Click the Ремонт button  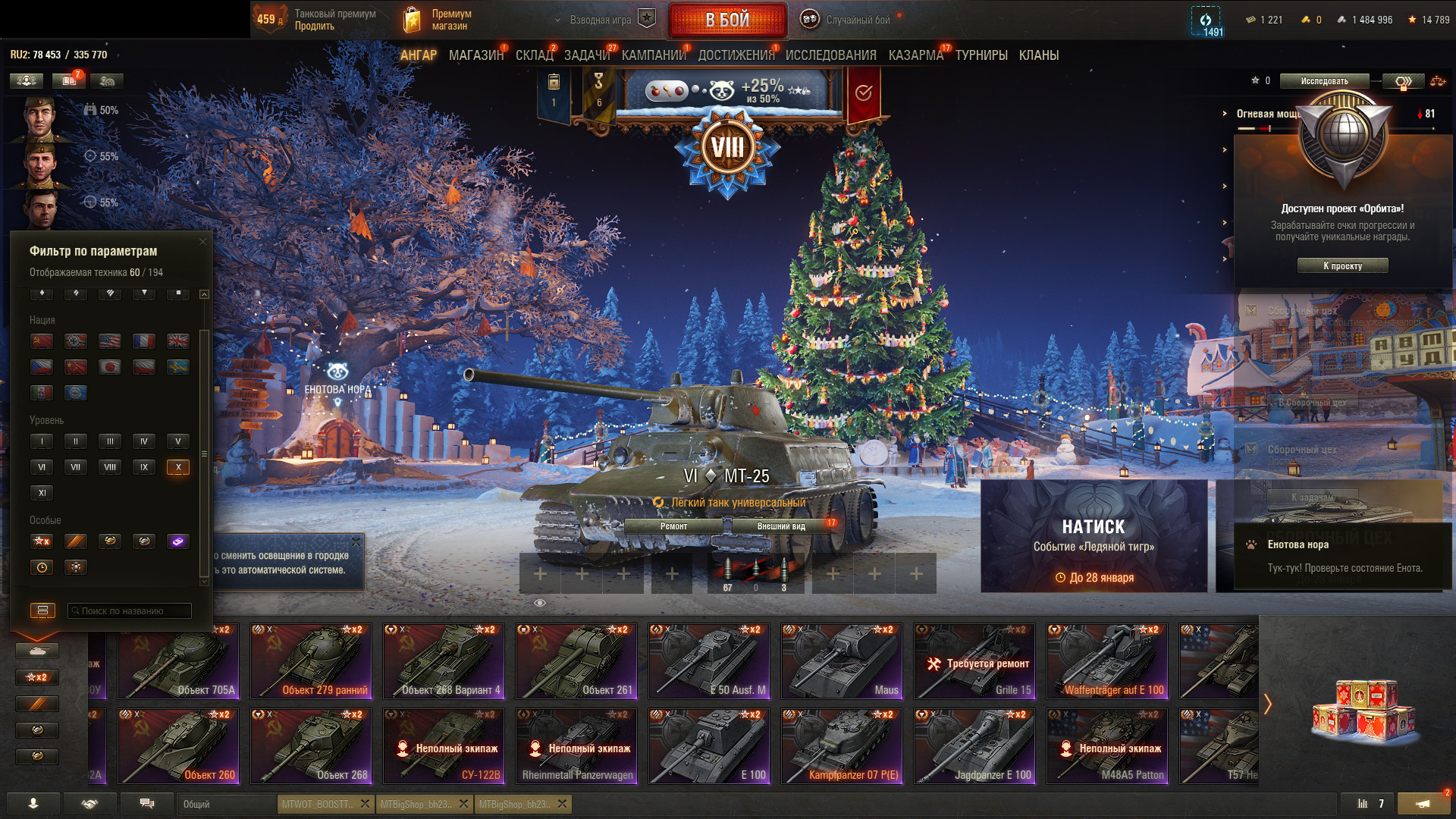coord(673,526)
